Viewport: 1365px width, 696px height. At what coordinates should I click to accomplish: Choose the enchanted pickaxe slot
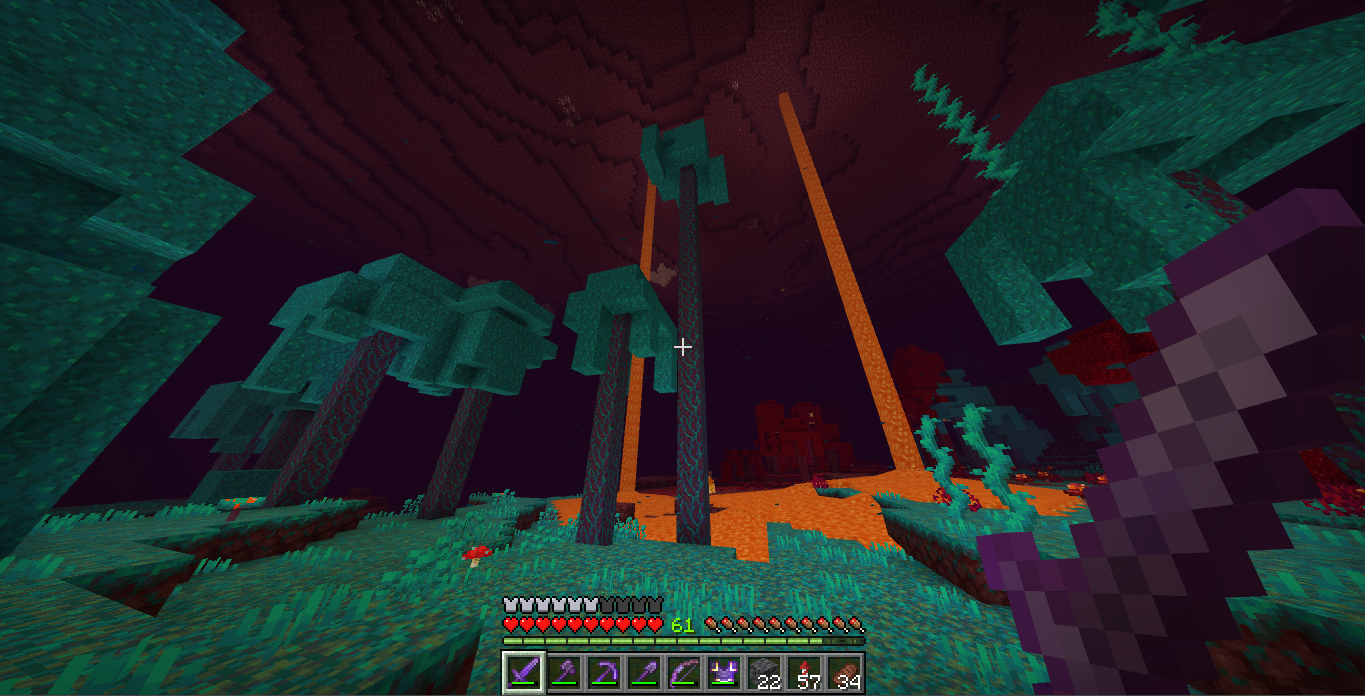[603, 672]
